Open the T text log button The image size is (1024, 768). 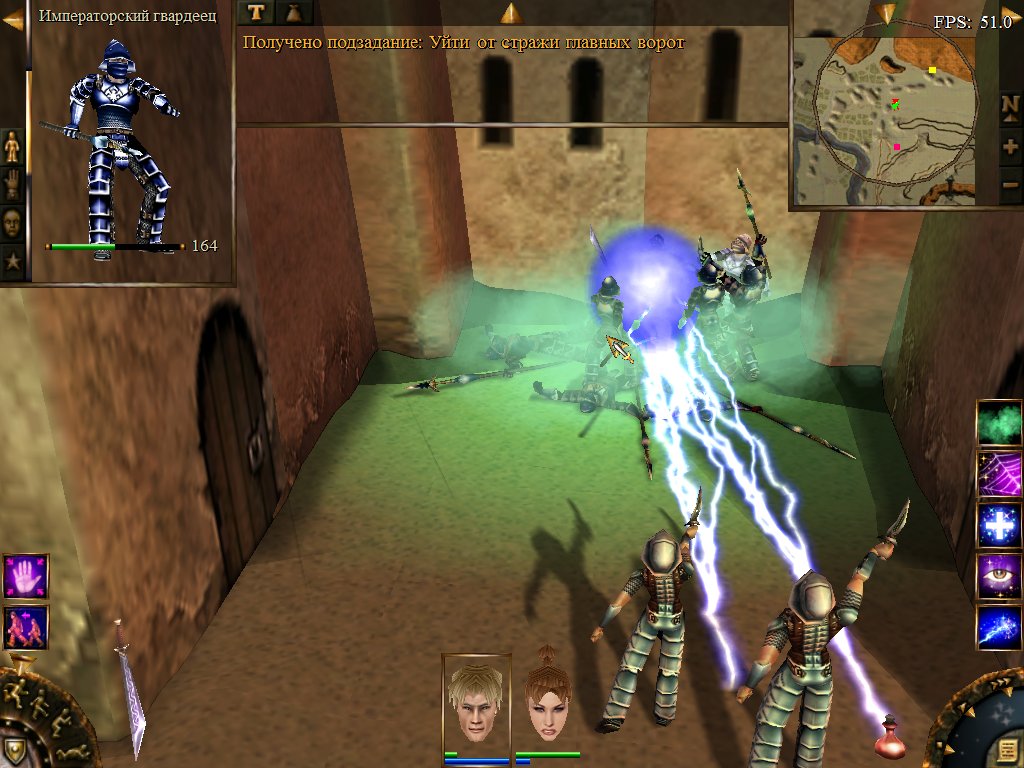[x=256, y=12]
